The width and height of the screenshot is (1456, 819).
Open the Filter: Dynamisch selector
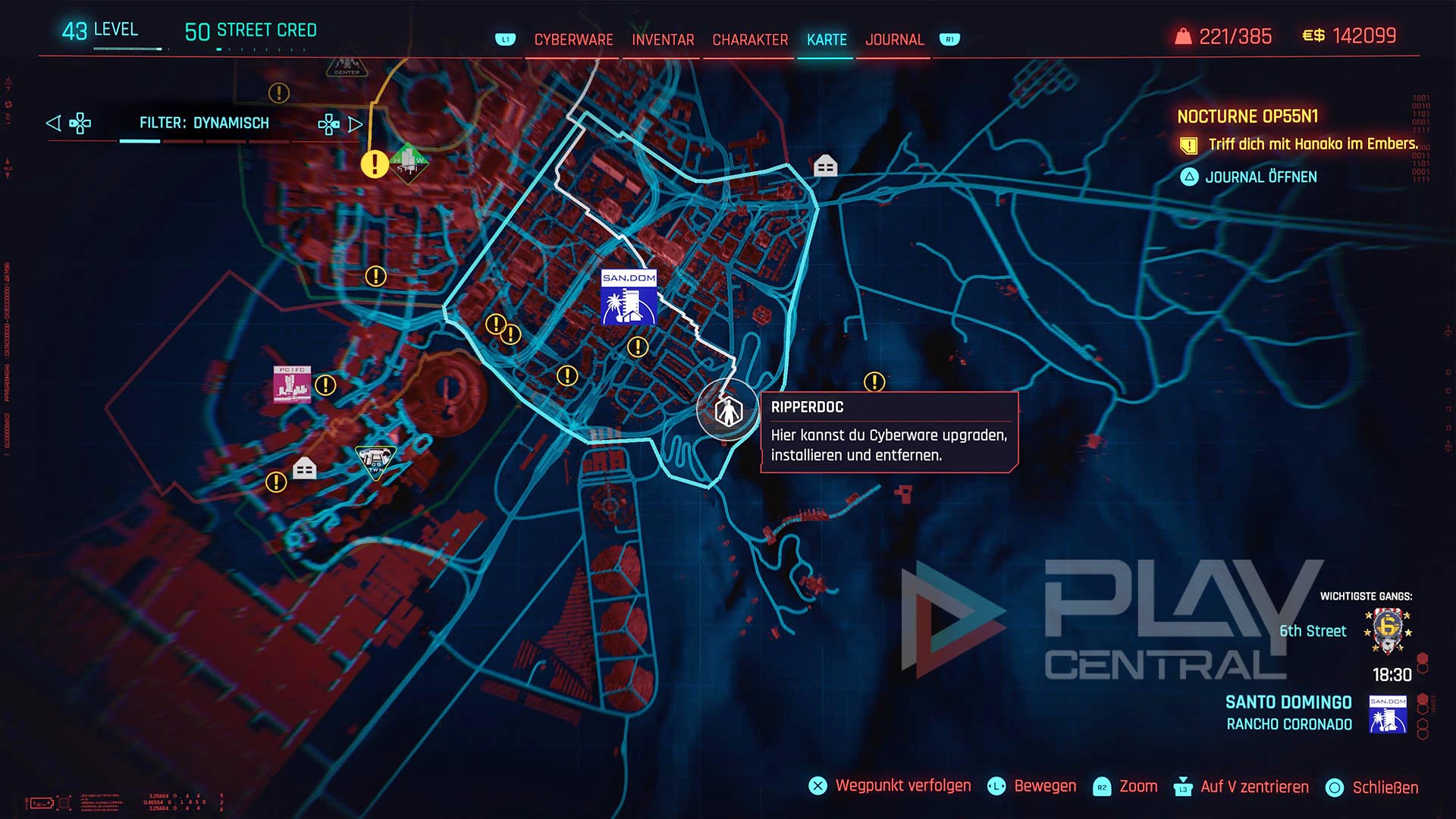pos(205,122)
